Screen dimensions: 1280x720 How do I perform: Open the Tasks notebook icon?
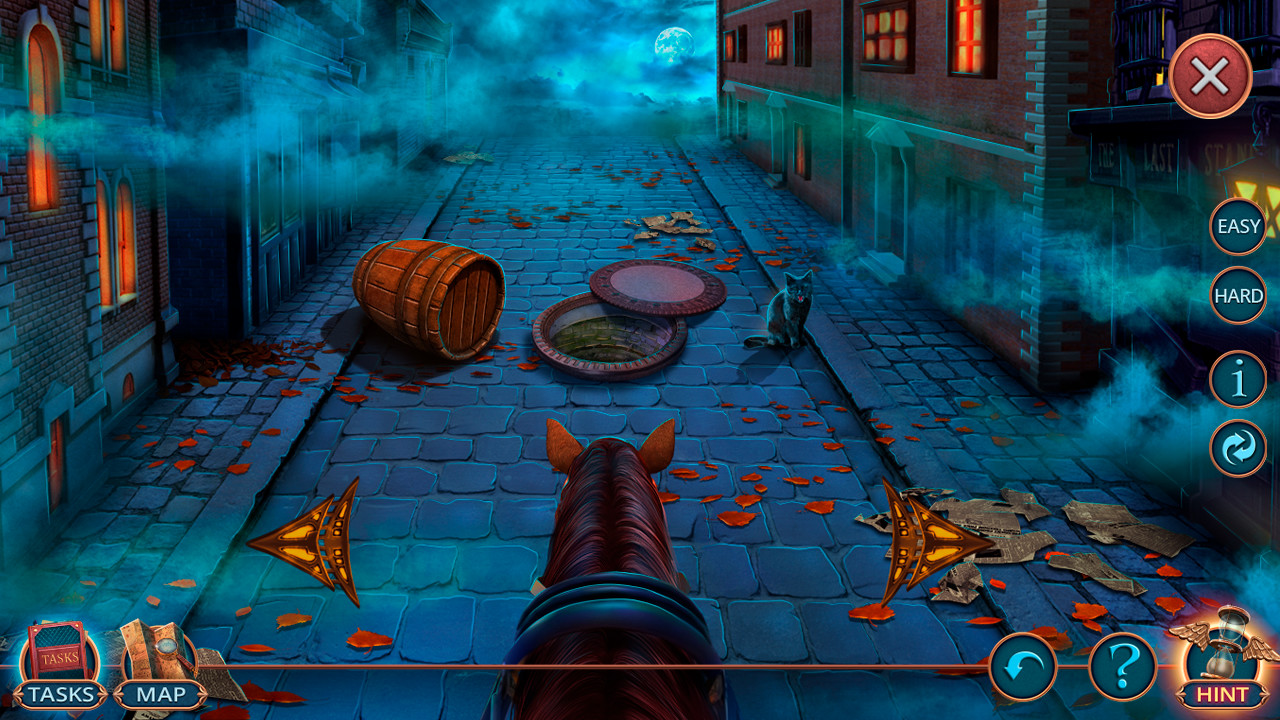pyautogui.click(x=60, y=652)
